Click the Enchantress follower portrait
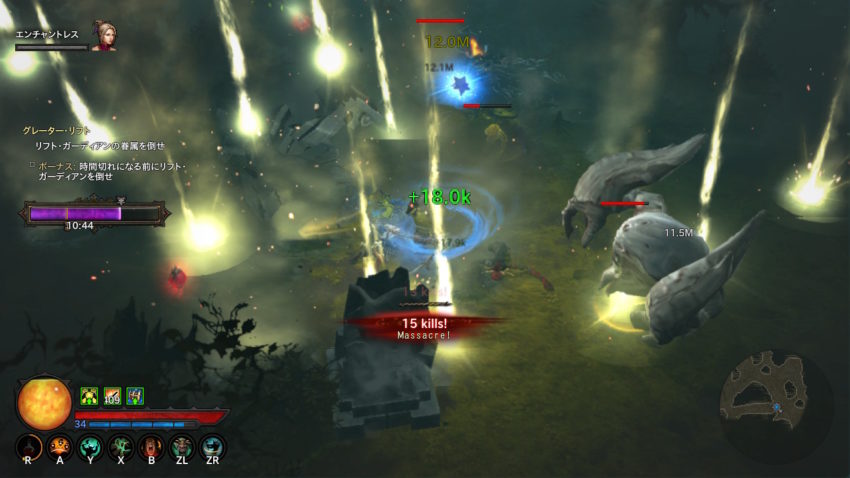Image resolution: width=850 pixels, height=478 pixels. coord(103,37)
